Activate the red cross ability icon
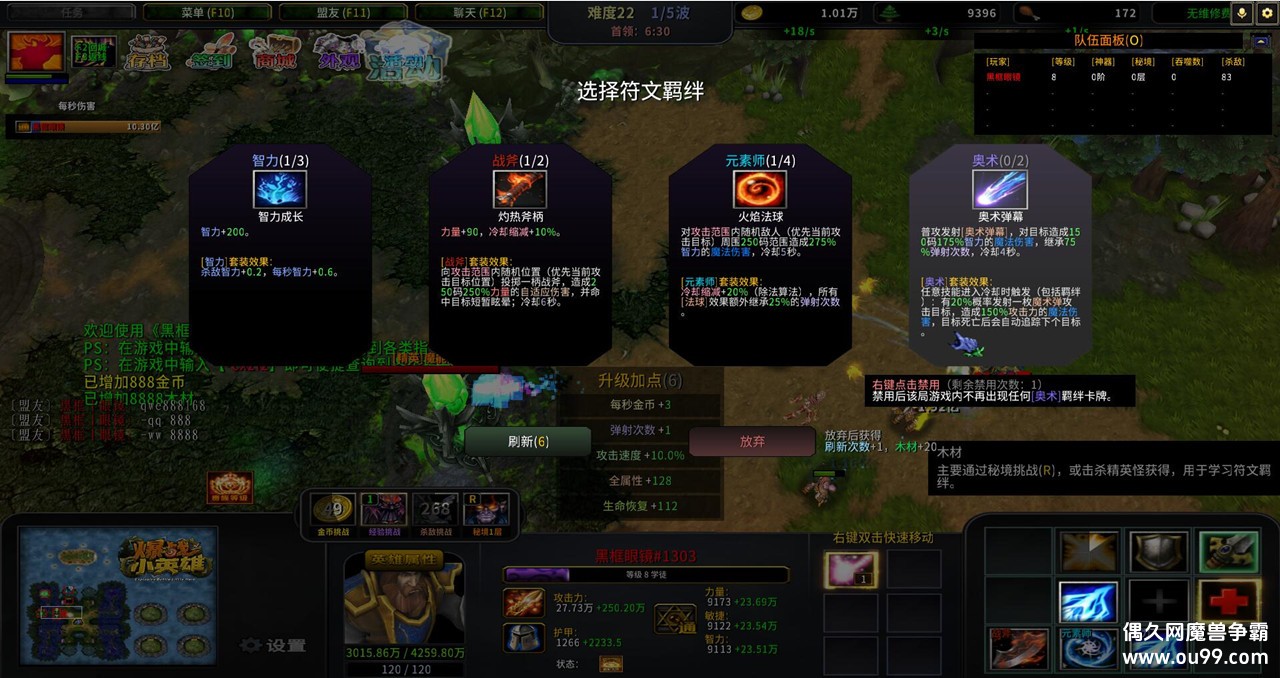The image size is (1280, 678). pos(1229,602)
